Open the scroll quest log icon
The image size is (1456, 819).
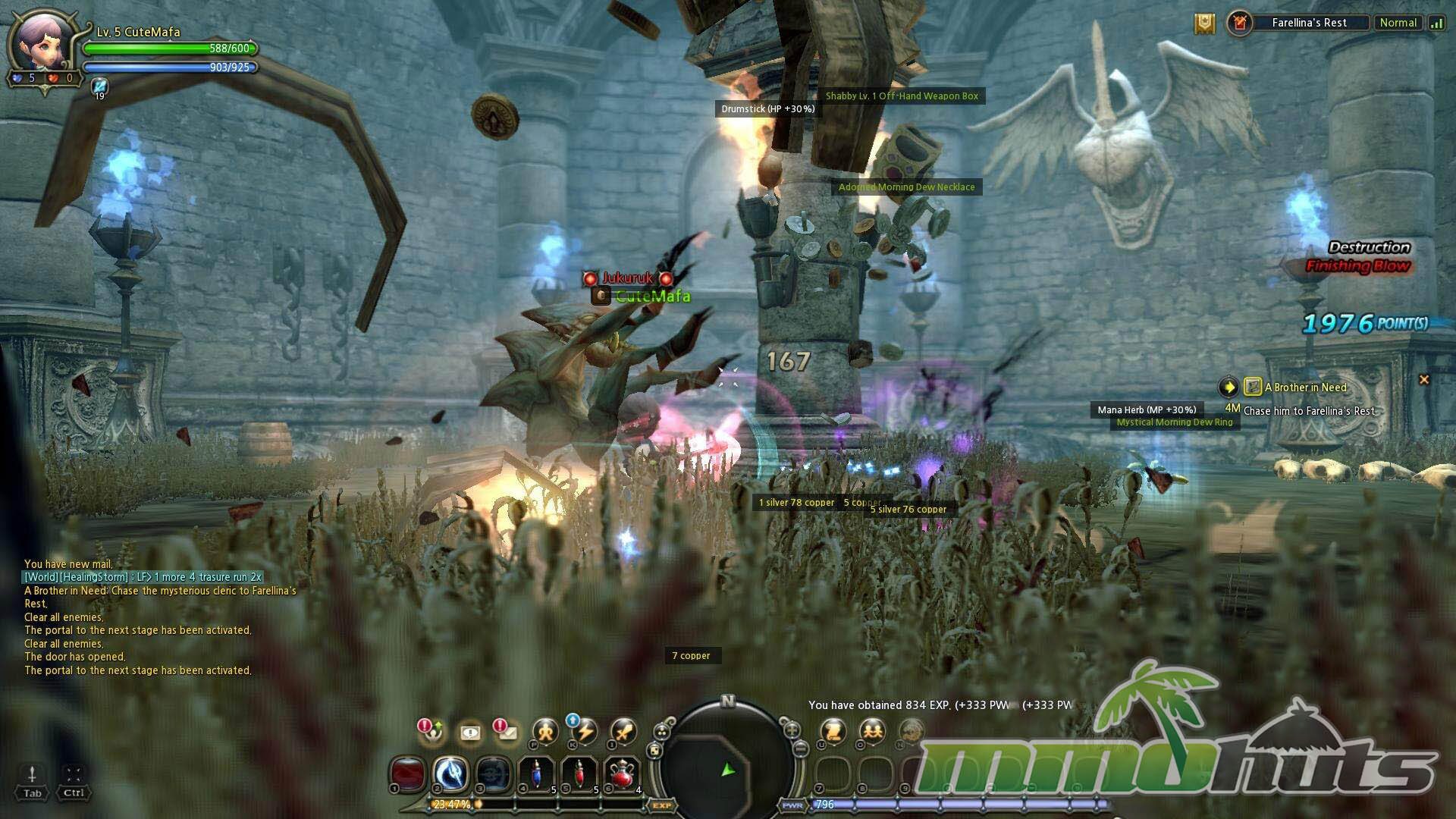[x=833, y=732]
